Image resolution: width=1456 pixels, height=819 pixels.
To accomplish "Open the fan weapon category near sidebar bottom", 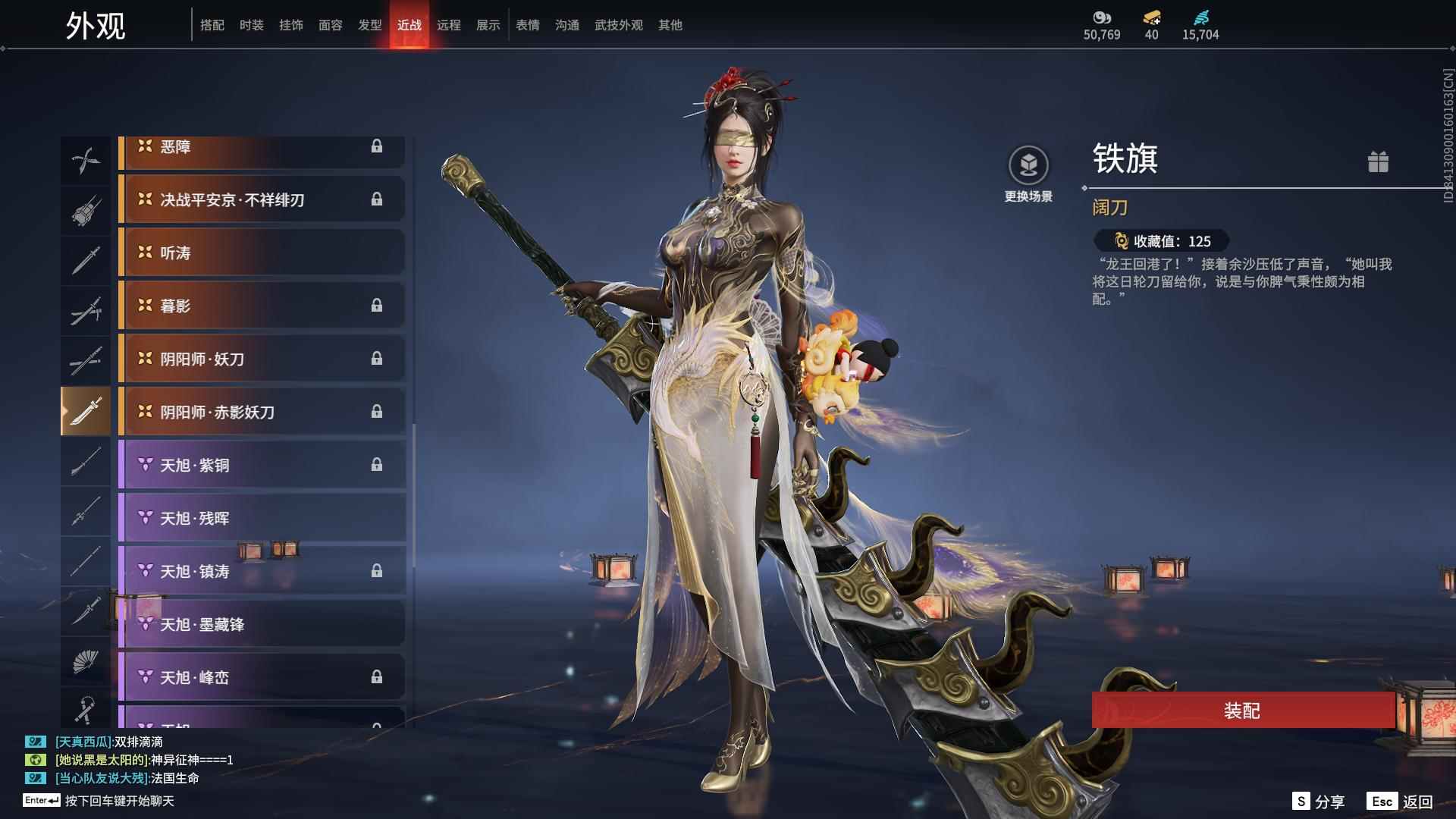I will [86, 662].
